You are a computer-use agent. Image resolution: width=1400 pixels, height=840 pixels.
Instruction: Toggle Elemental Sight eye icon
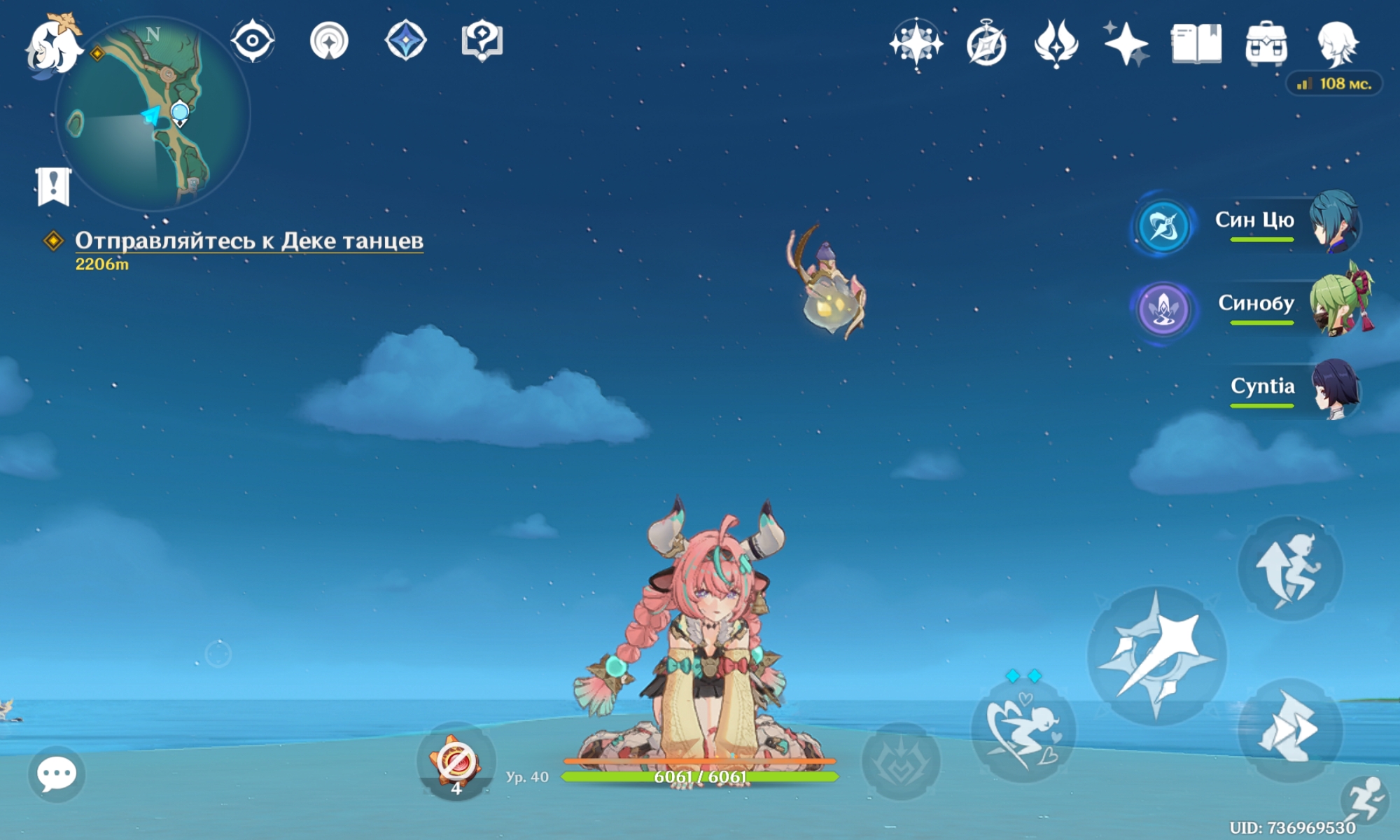(x=253, y=41)
